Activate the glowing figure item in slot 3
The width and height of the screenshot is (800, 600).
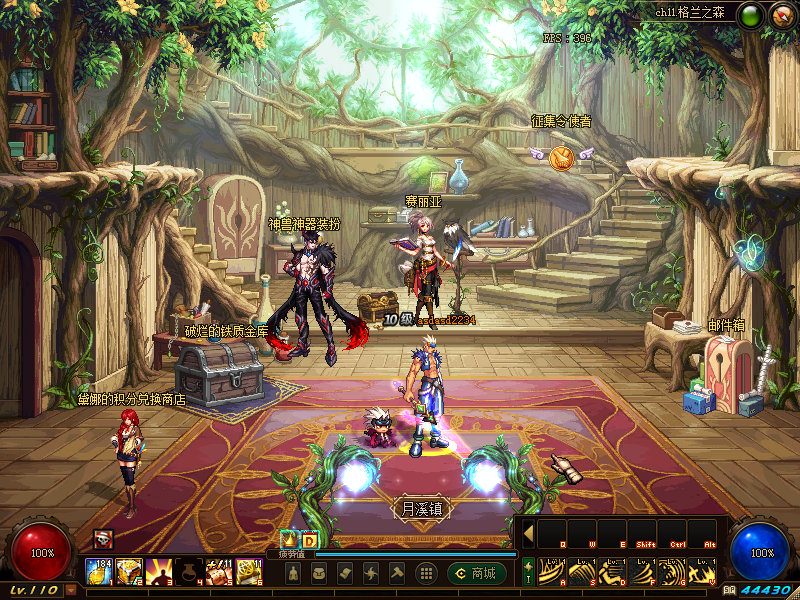159,571
